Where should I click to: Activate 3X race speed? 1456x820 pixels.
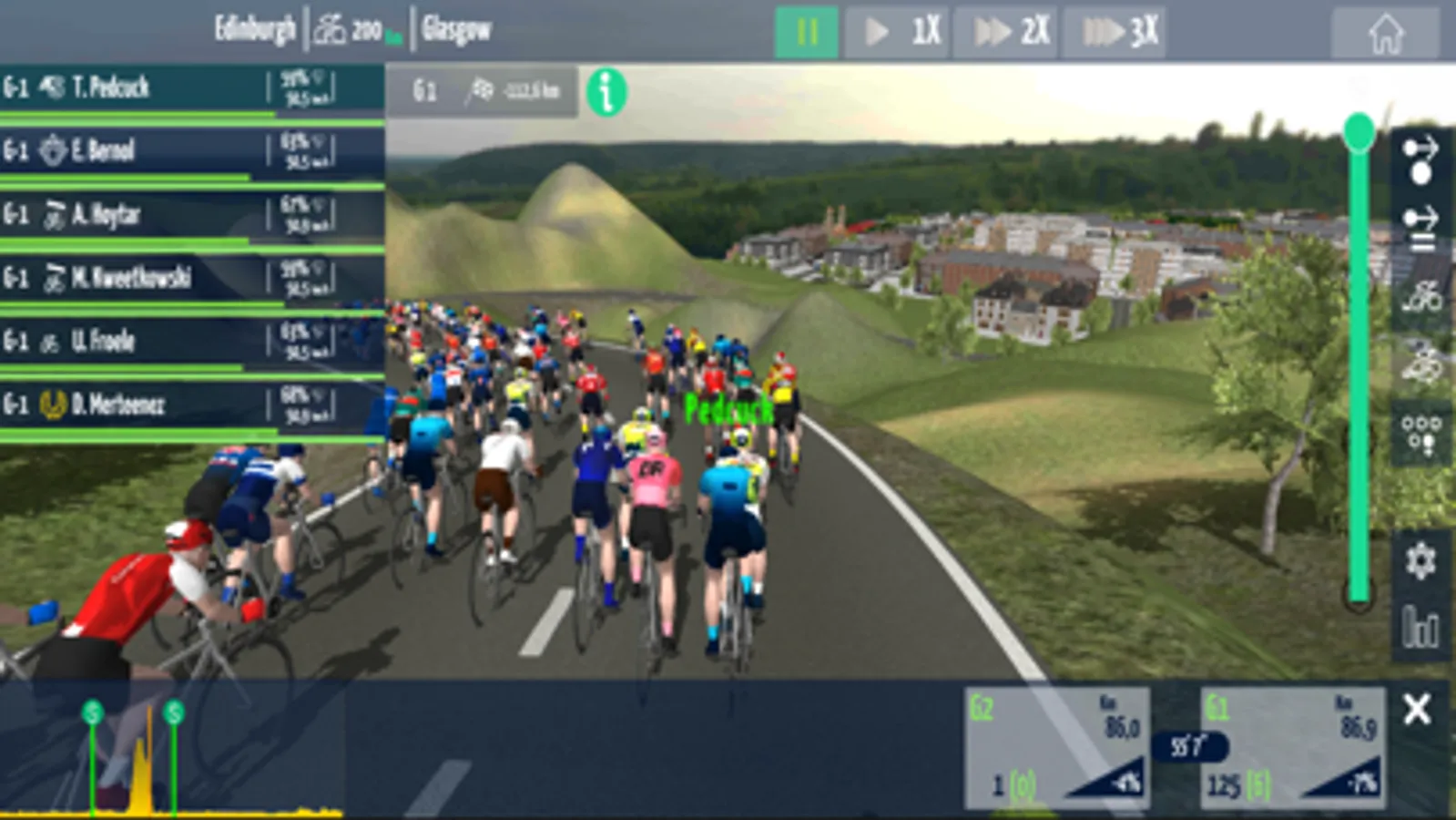tap(1115, 33)
